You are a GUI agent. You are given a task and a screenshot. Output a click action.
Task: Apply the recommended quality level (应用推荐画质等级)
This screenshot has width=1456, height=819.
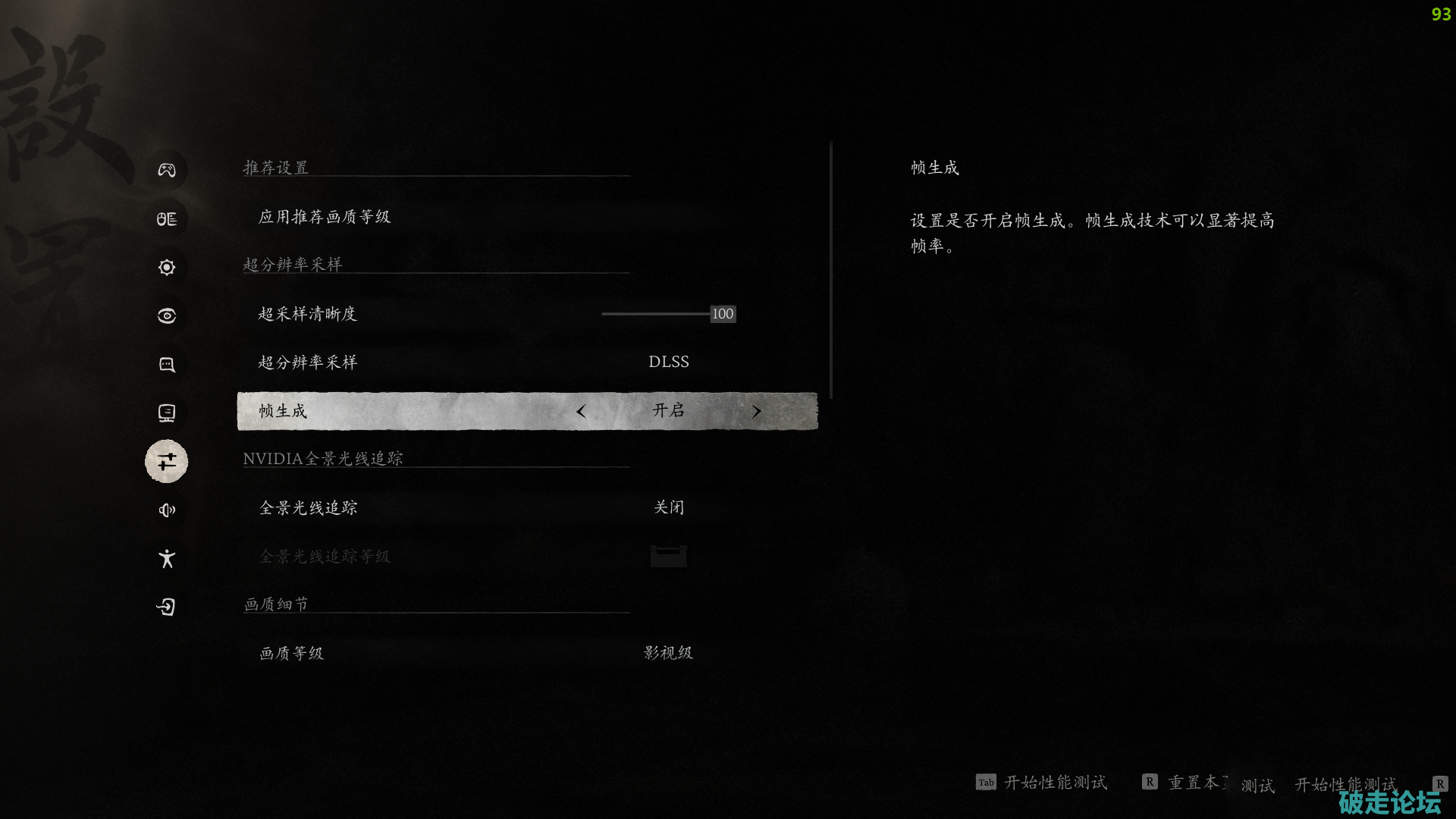(x=325, y=217)
